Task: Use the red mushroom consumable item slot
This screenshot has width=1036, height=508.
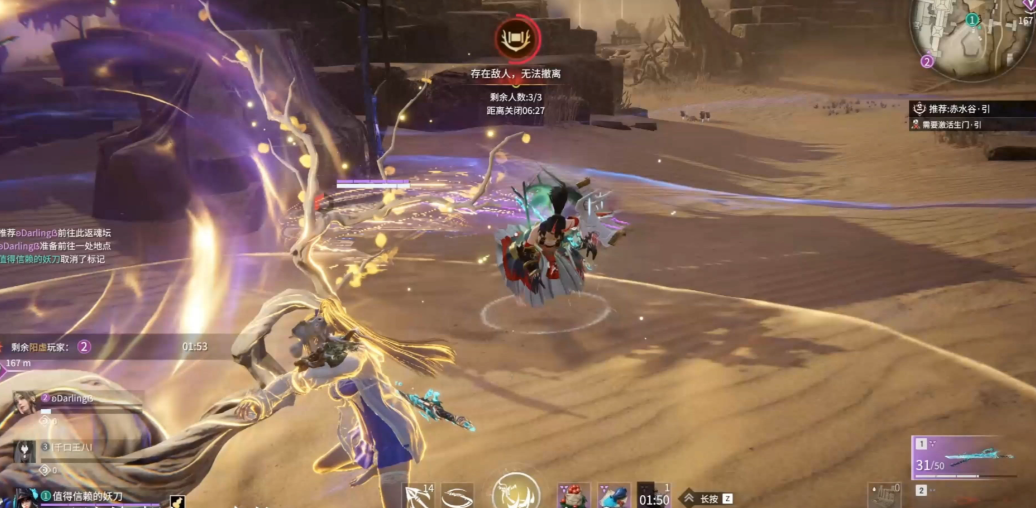Action: tap(573, 495)
